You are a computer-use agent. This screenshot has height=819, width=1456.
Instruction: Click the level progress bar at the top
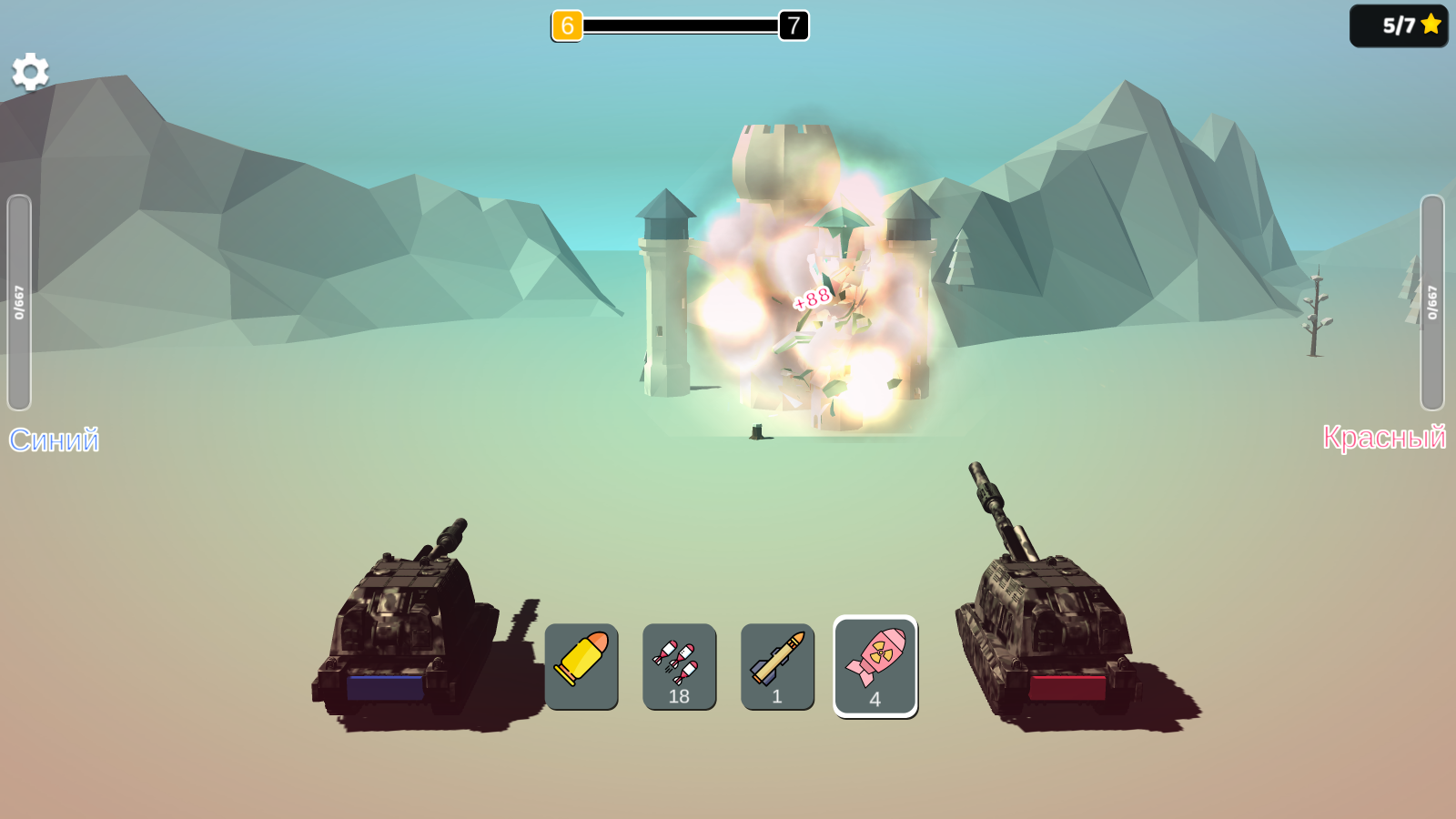click(681, 25)
